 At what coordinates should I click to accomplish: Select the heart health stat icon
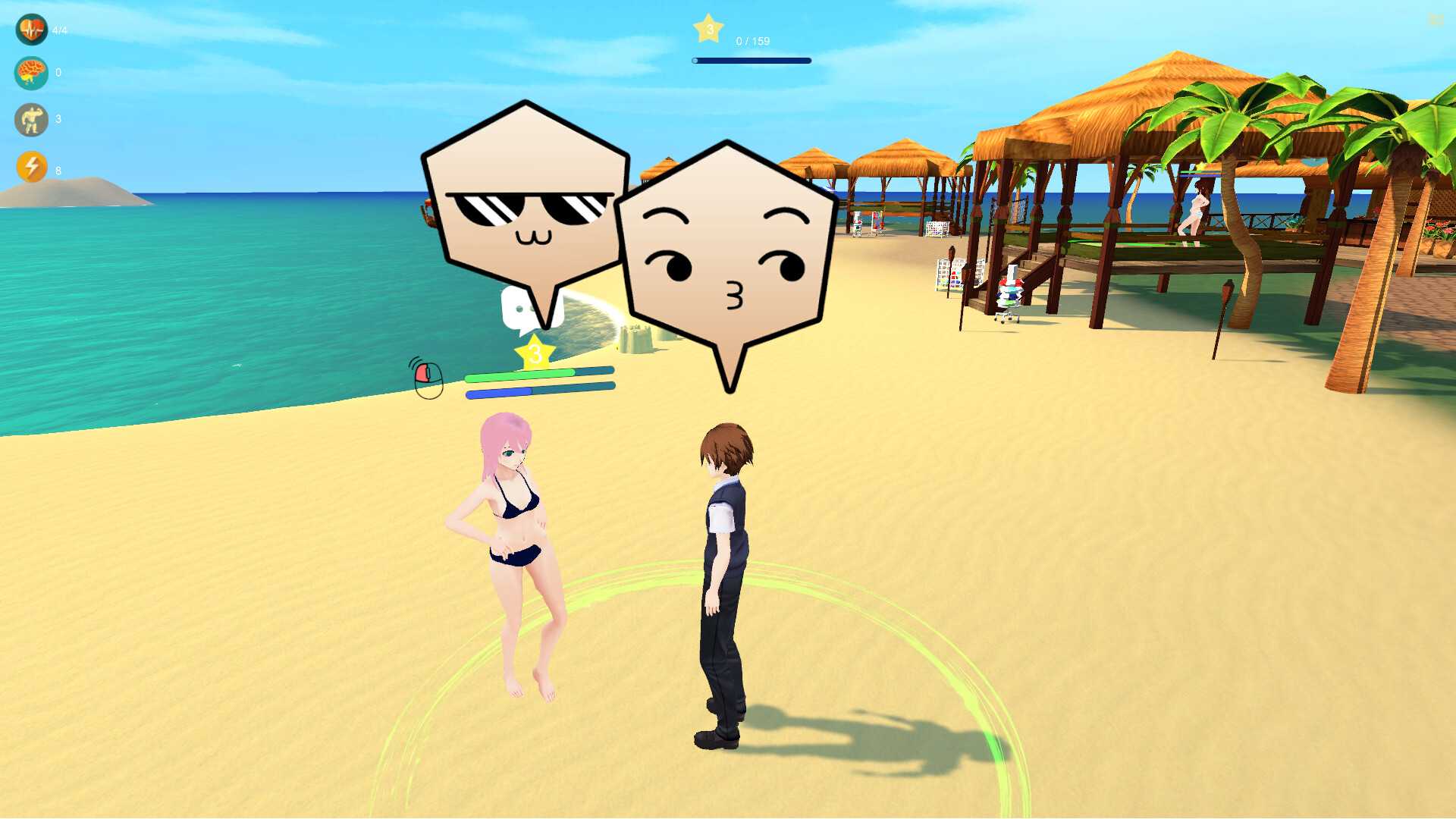(x=31, y=30)
